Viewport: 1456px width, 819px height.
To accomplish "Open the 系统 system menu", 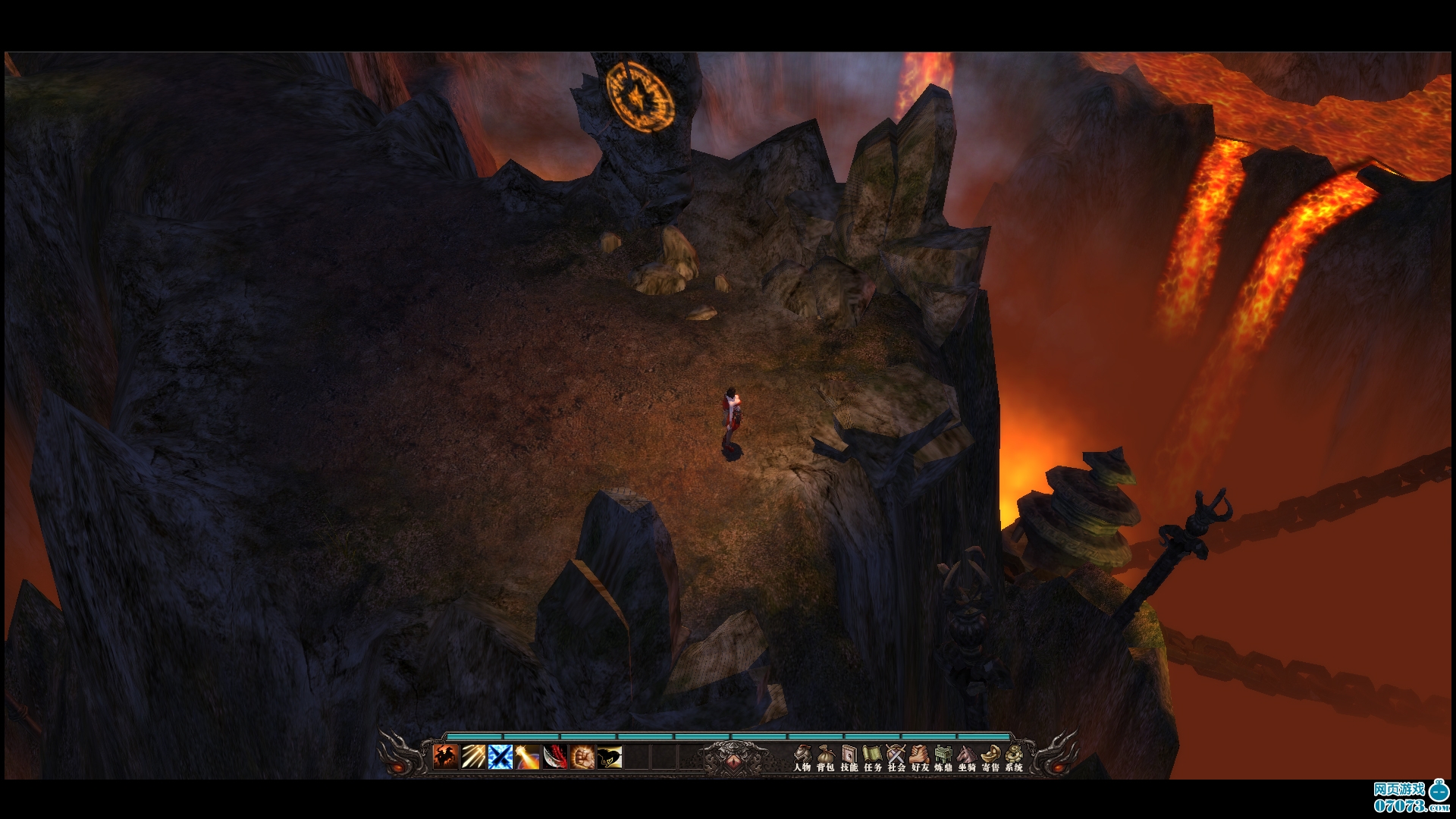I will click(x=1014, y=758).
